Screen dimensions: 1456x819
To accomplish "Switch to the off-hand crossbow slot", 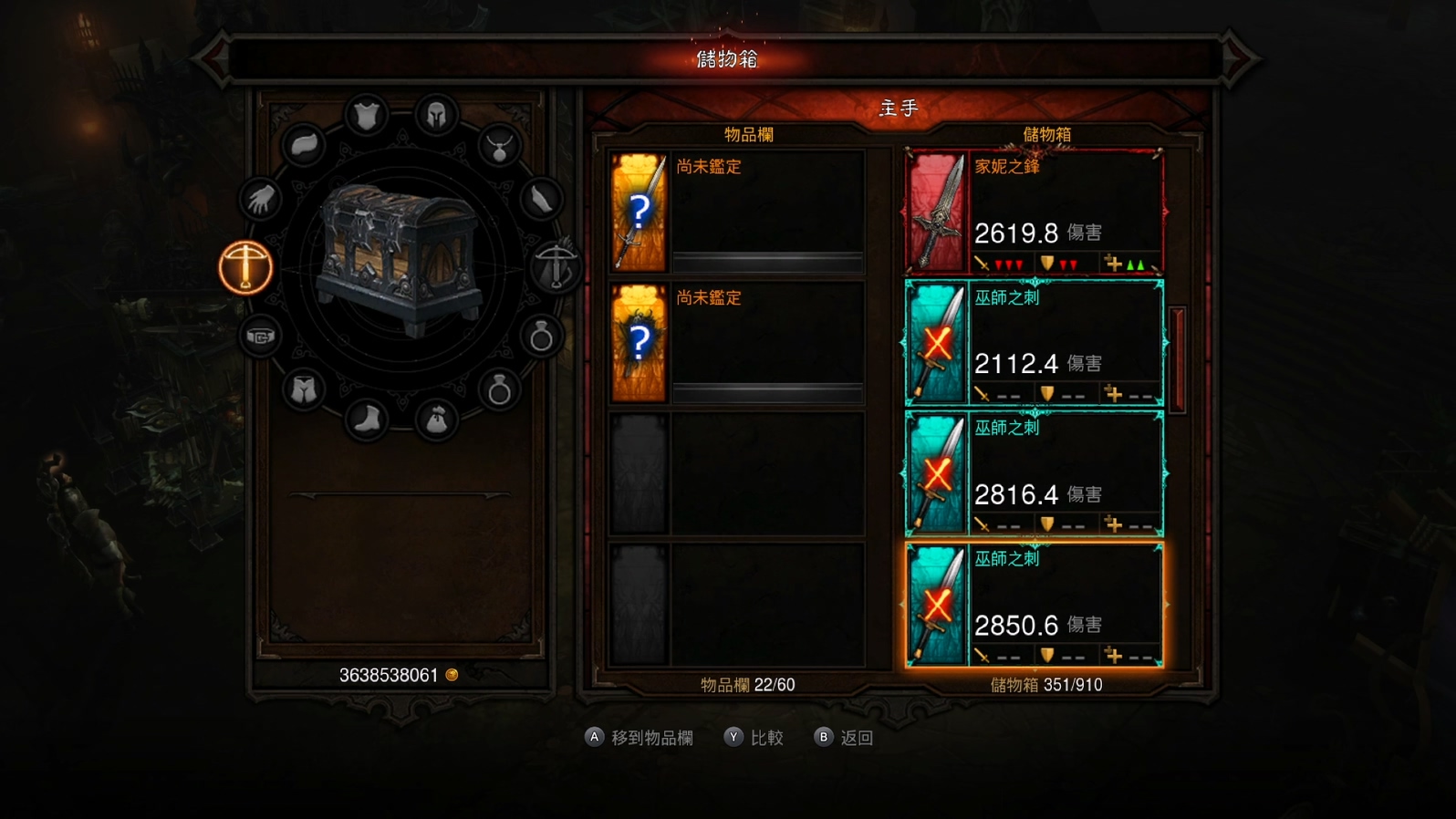I will (x=556, y=267).
